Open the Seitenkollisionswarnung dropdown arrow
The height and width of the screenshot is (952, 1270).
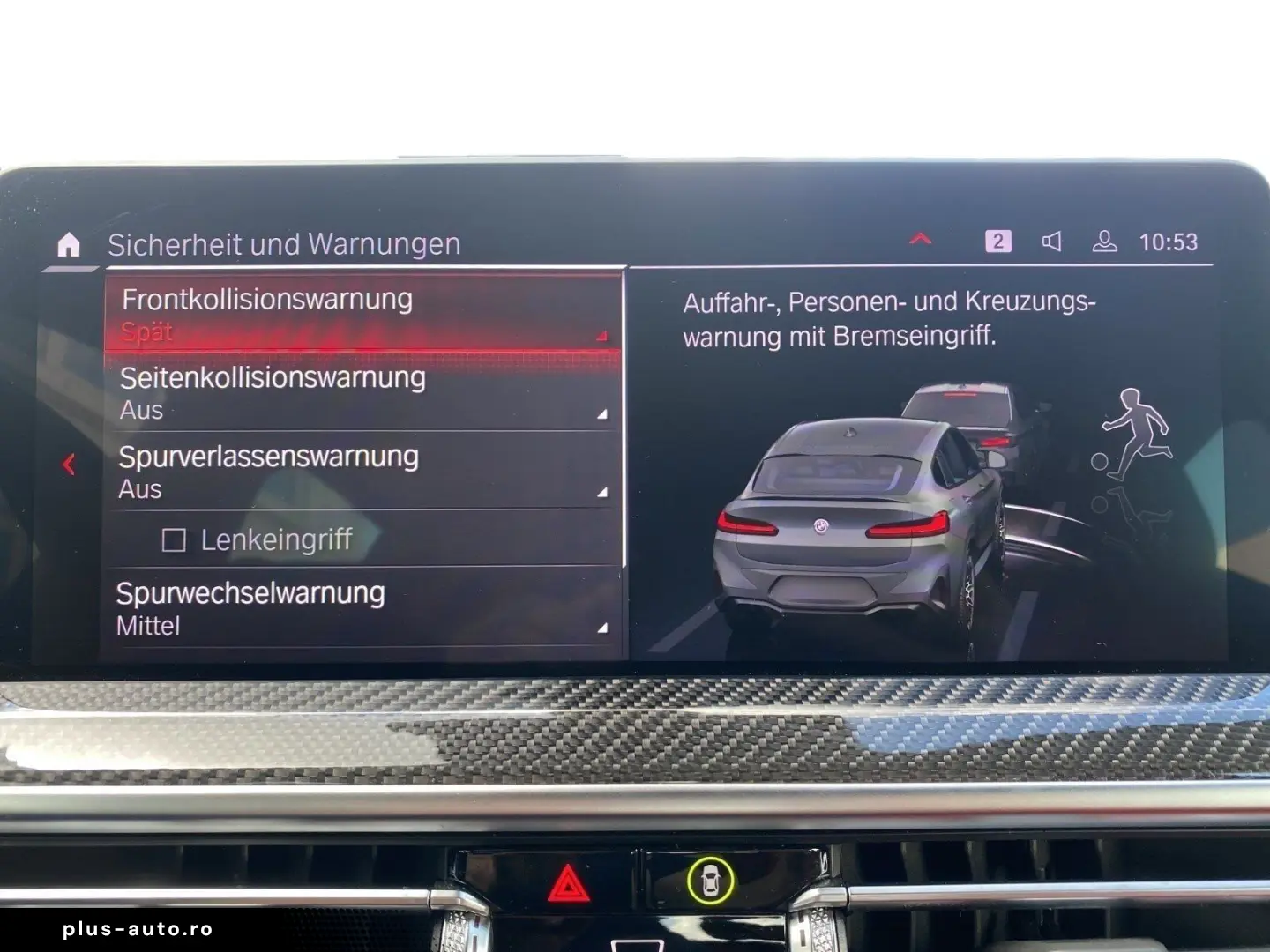[602, 413]
